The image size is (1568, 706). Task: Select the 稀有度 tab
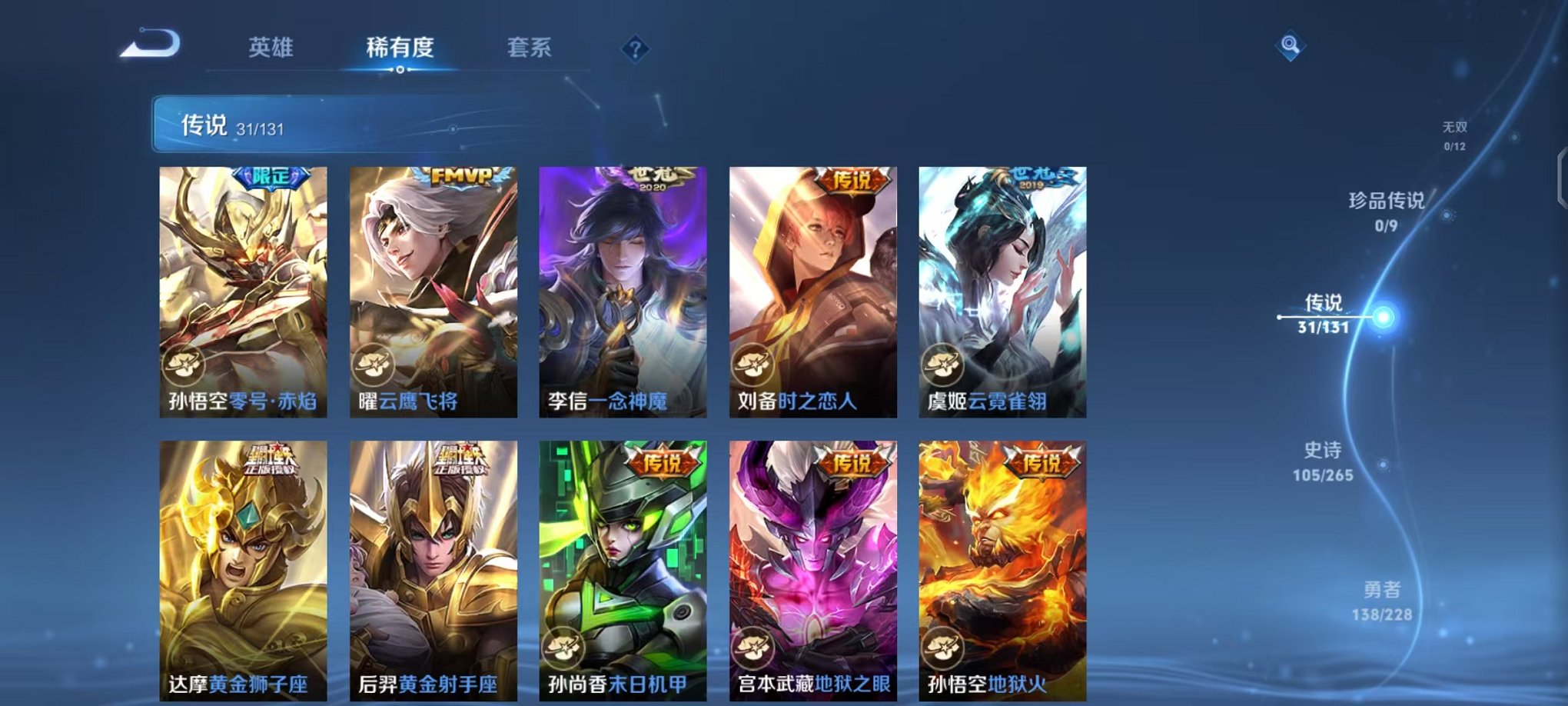[x=400, y=48]
